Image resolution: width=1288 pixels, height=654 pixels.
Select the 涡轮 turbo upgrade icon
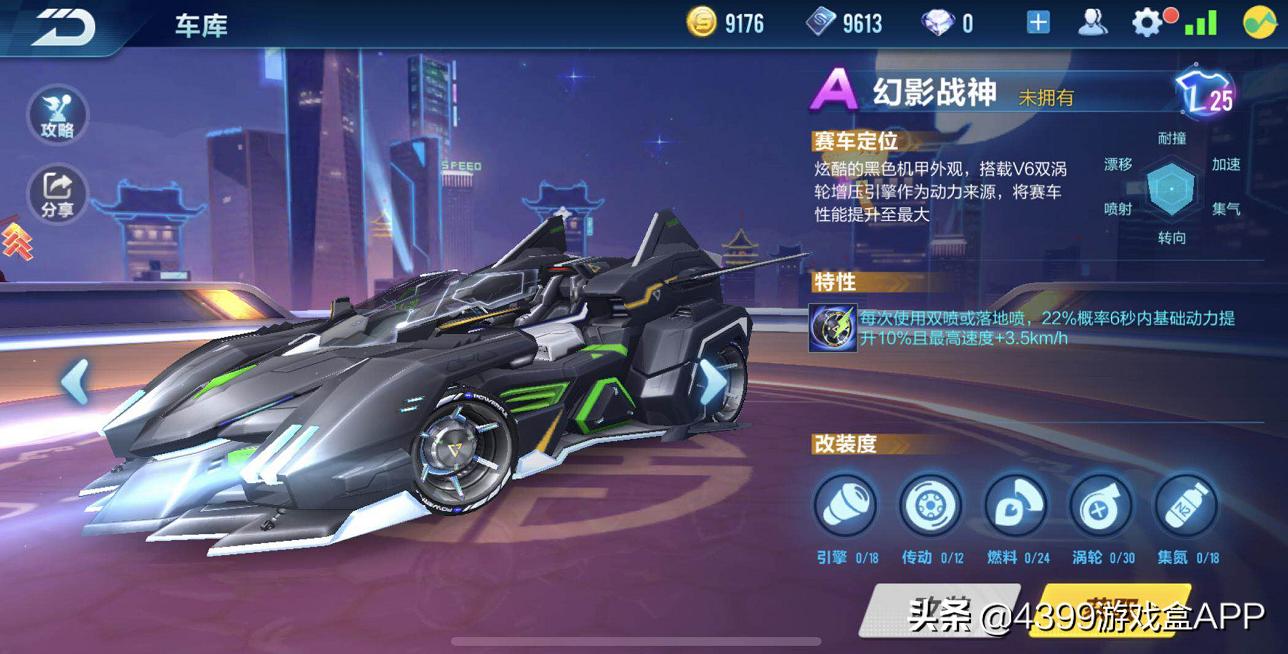[x=1101, y=505]
